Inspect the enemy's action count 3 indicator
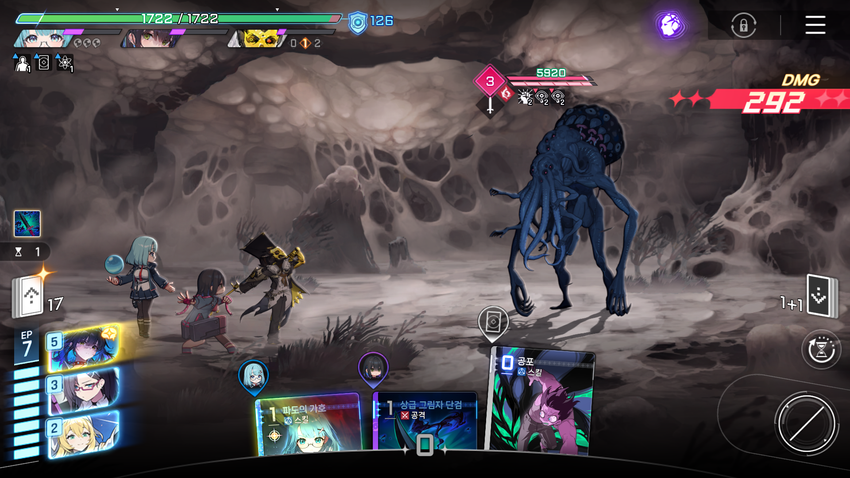 [490, 80]
